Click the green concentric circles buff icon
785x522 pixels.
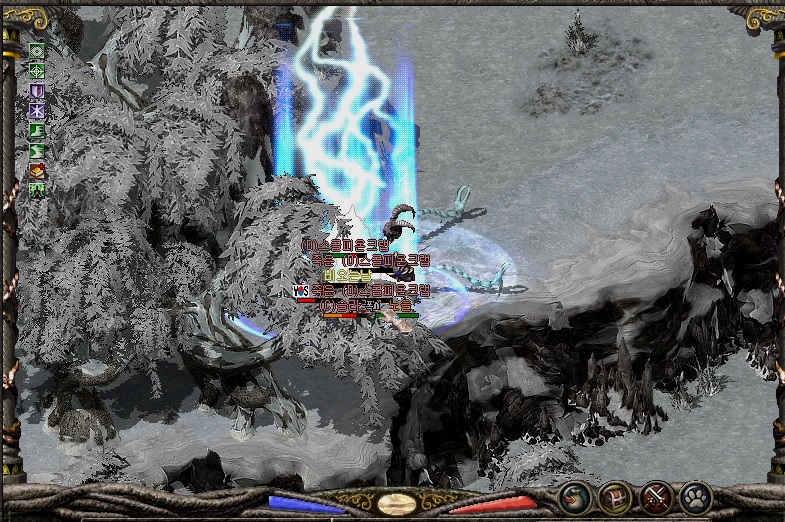(x=37, y=51)
